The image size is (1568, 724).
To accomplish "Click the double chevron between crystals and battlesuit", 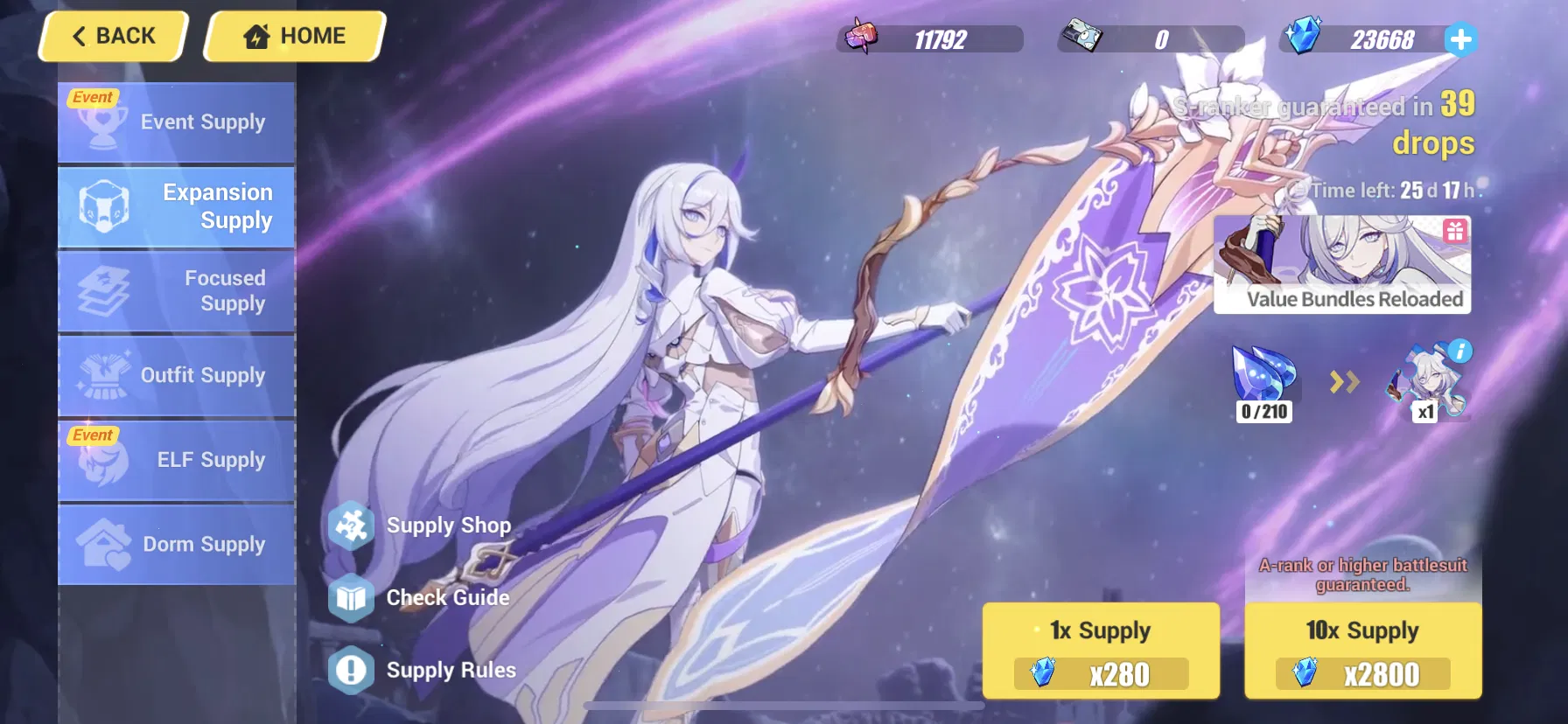I will tap(1345, 382).
